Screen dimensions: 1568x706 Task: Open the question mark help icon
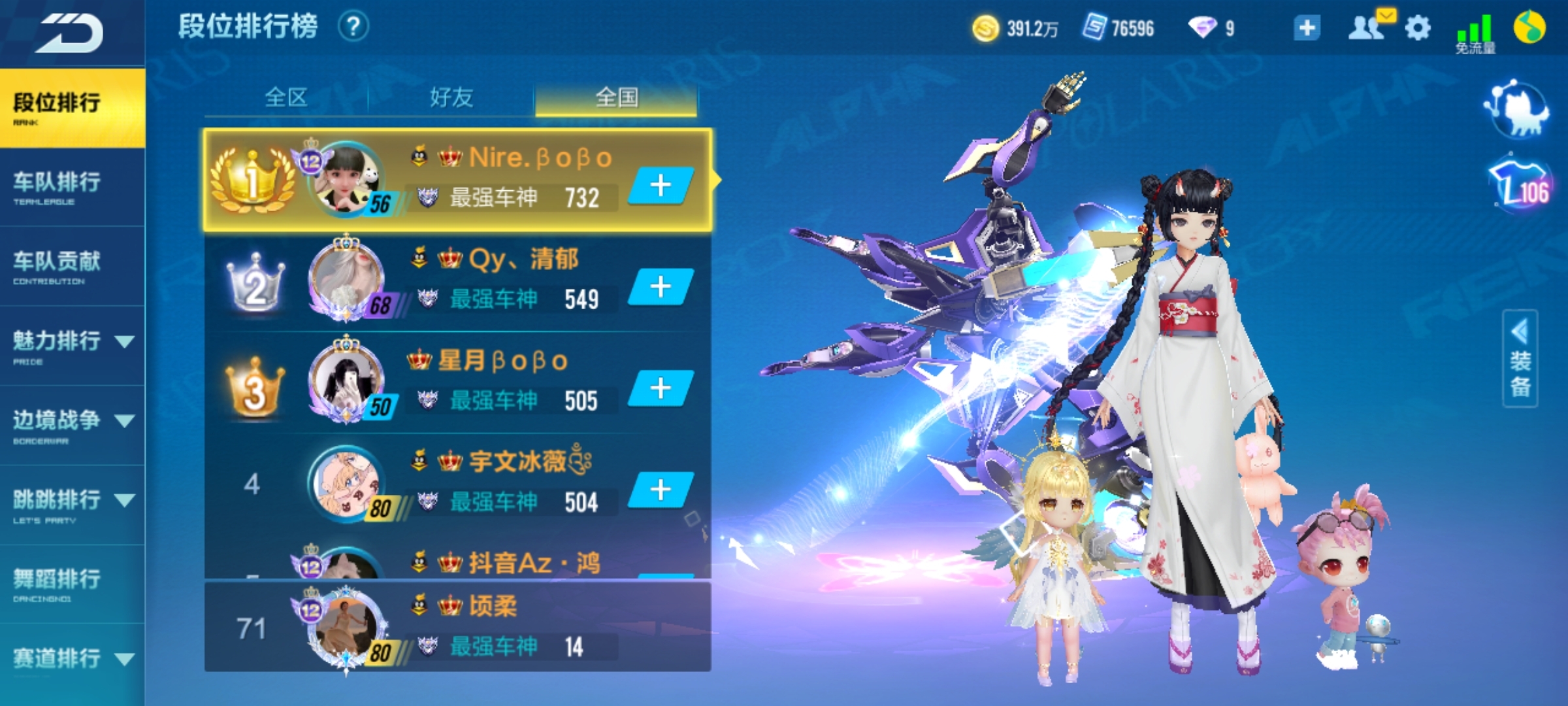353,27
